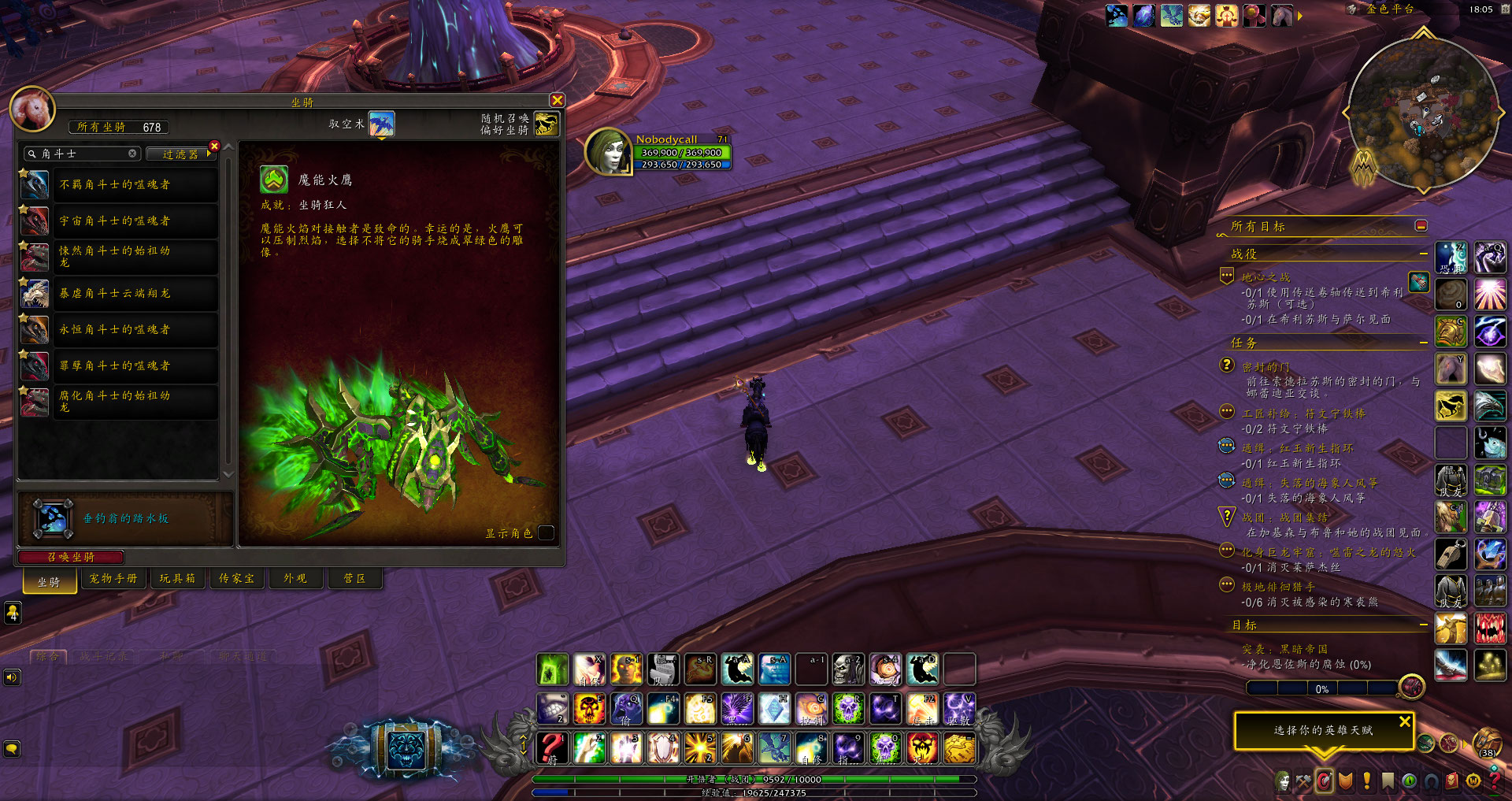Screen dimensions: 1512x801
Task: Close the 选择你的英雄天赋 notification
Action: [x=1405, y=721]
